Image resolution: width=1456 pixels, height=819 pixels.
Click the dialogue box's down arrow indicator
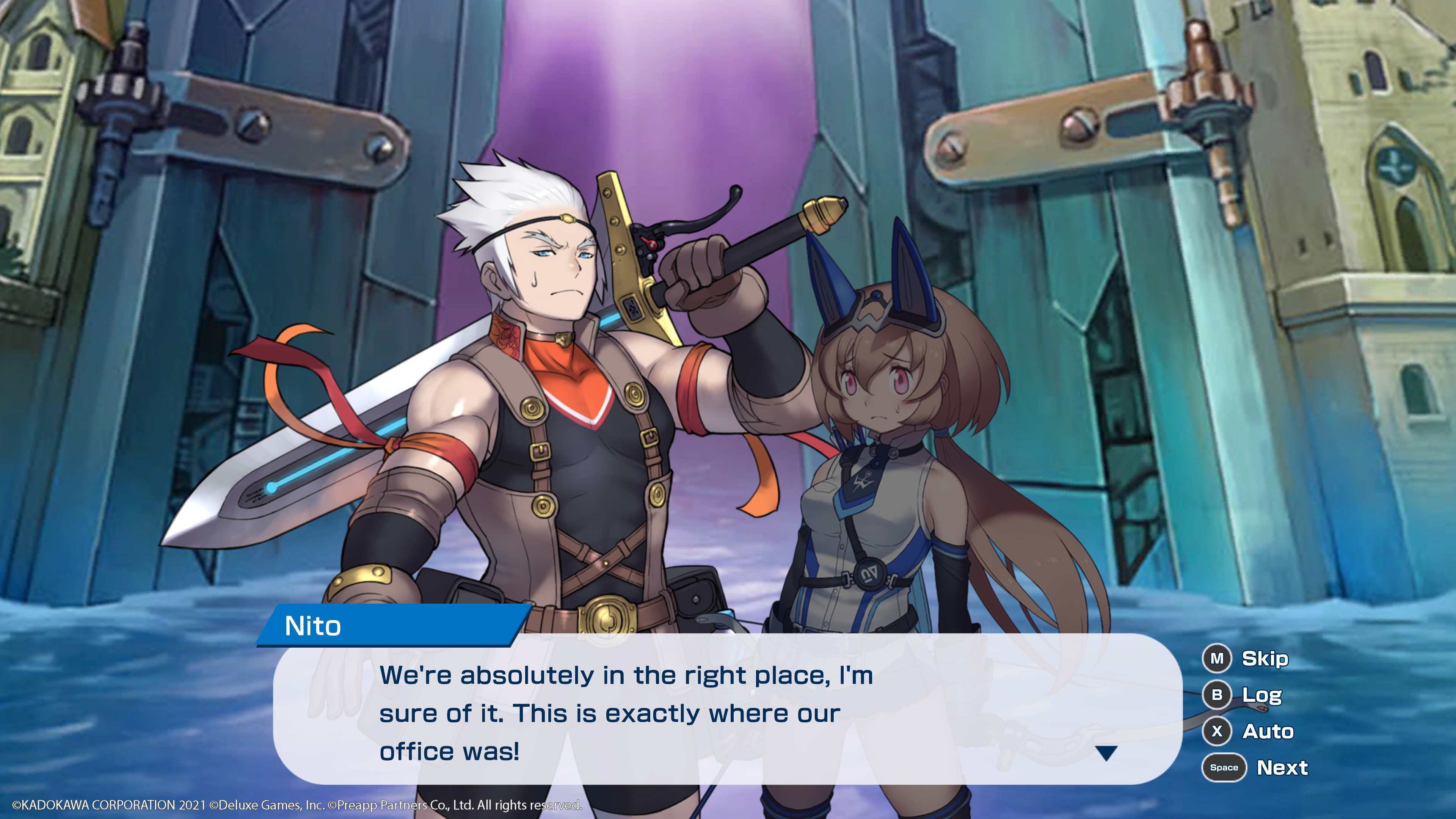tap(1106, 753)
